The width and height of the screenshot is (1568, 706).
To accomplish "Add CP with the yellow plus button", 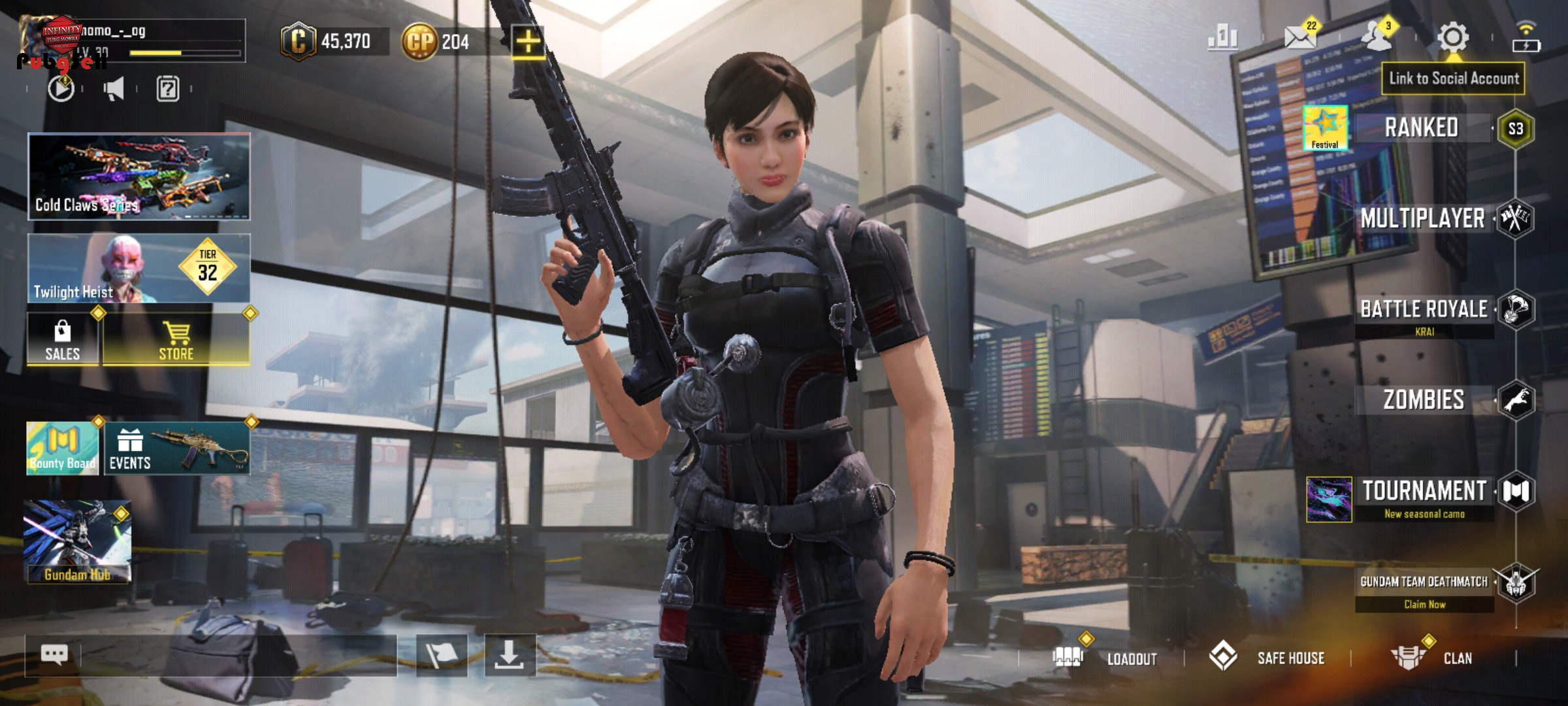I will point(528,42).
